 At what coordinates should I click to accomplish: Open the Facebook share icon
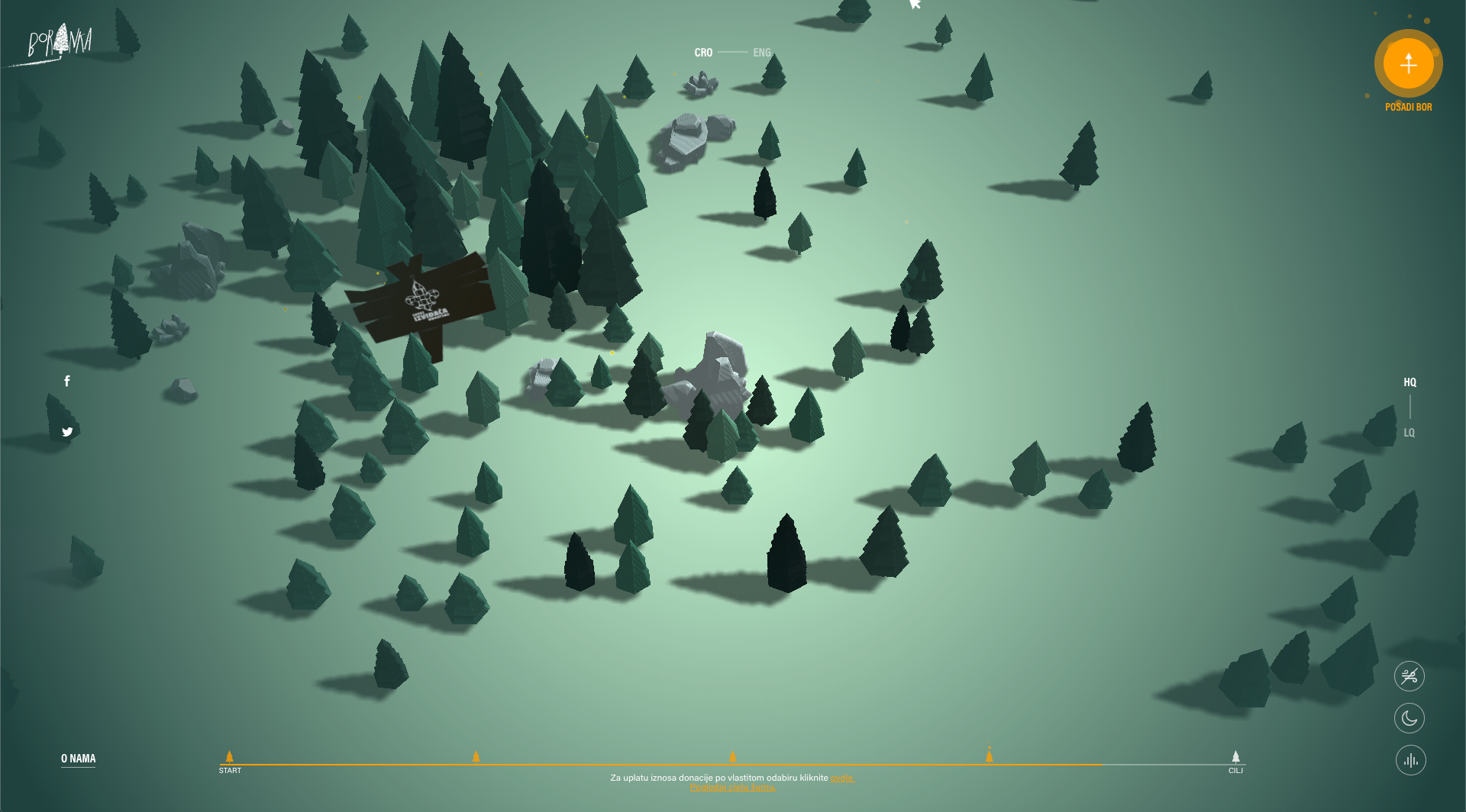pos(67,381)
